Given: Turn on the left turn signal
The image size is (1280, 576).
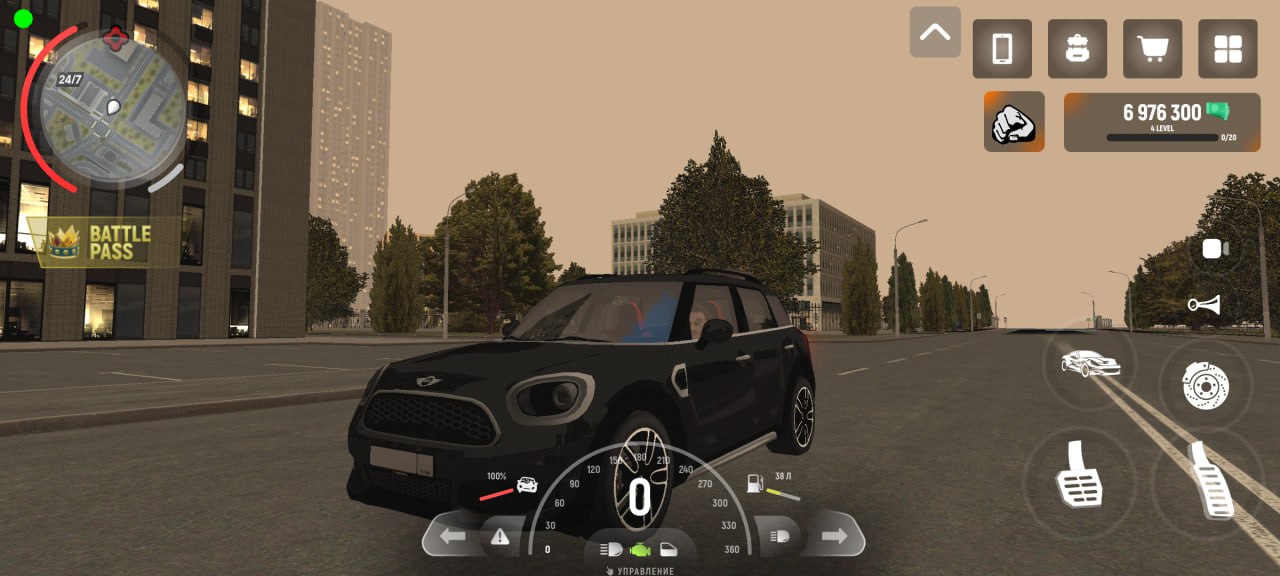Looking at the screenshot, I should (453, 537).
